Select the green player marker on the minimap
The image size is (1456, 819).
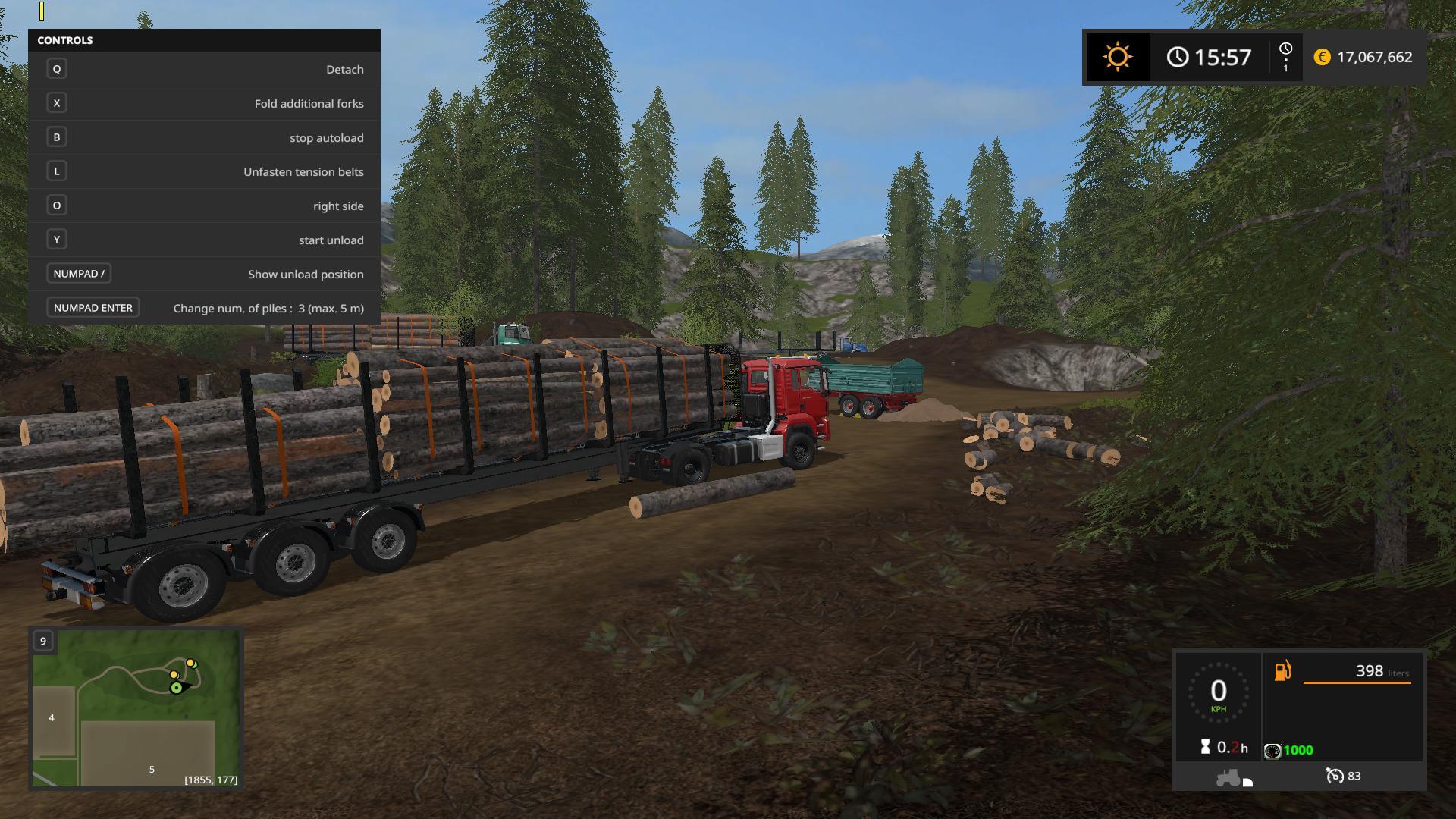[177, 688]
